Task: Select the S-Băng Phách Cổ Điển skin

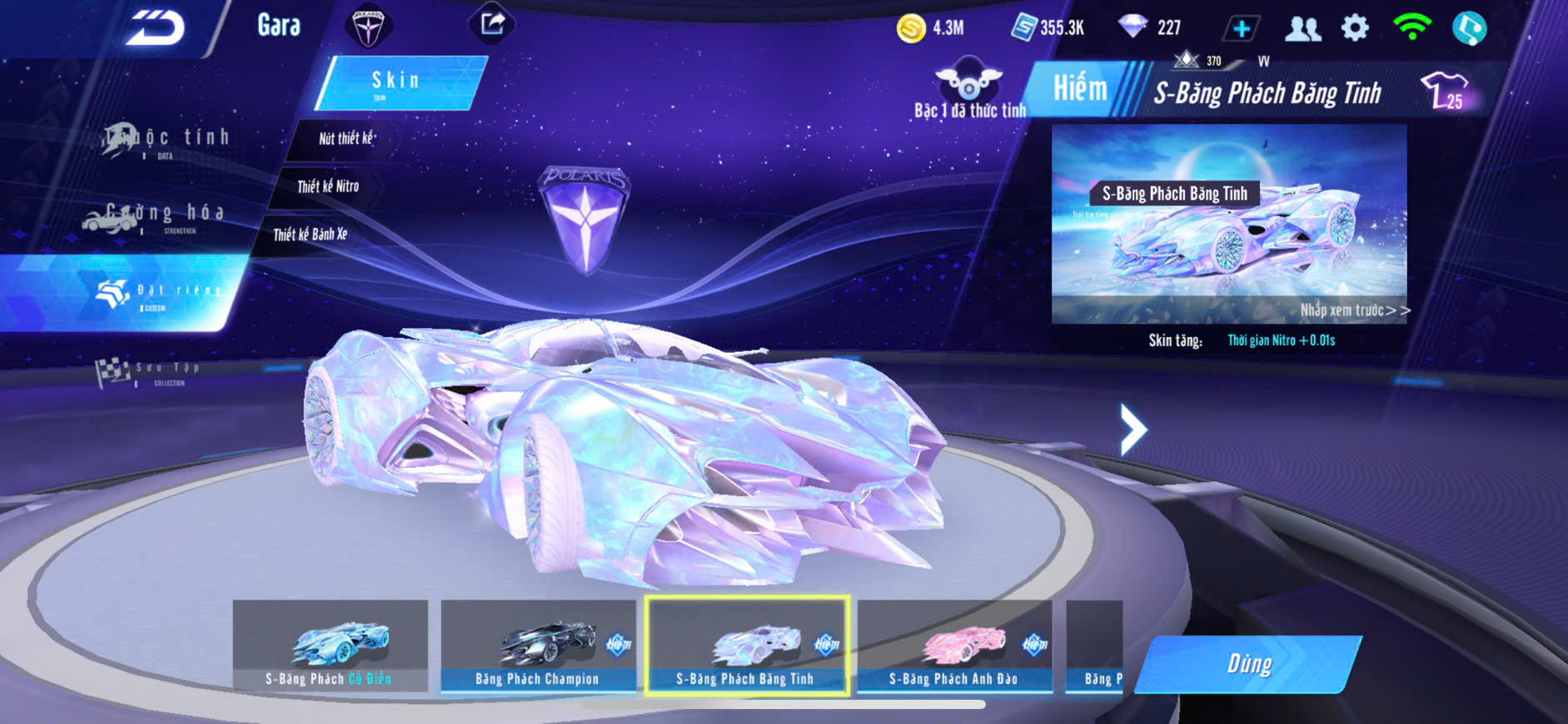Action: pyautogui.click(x=330, y=647)
